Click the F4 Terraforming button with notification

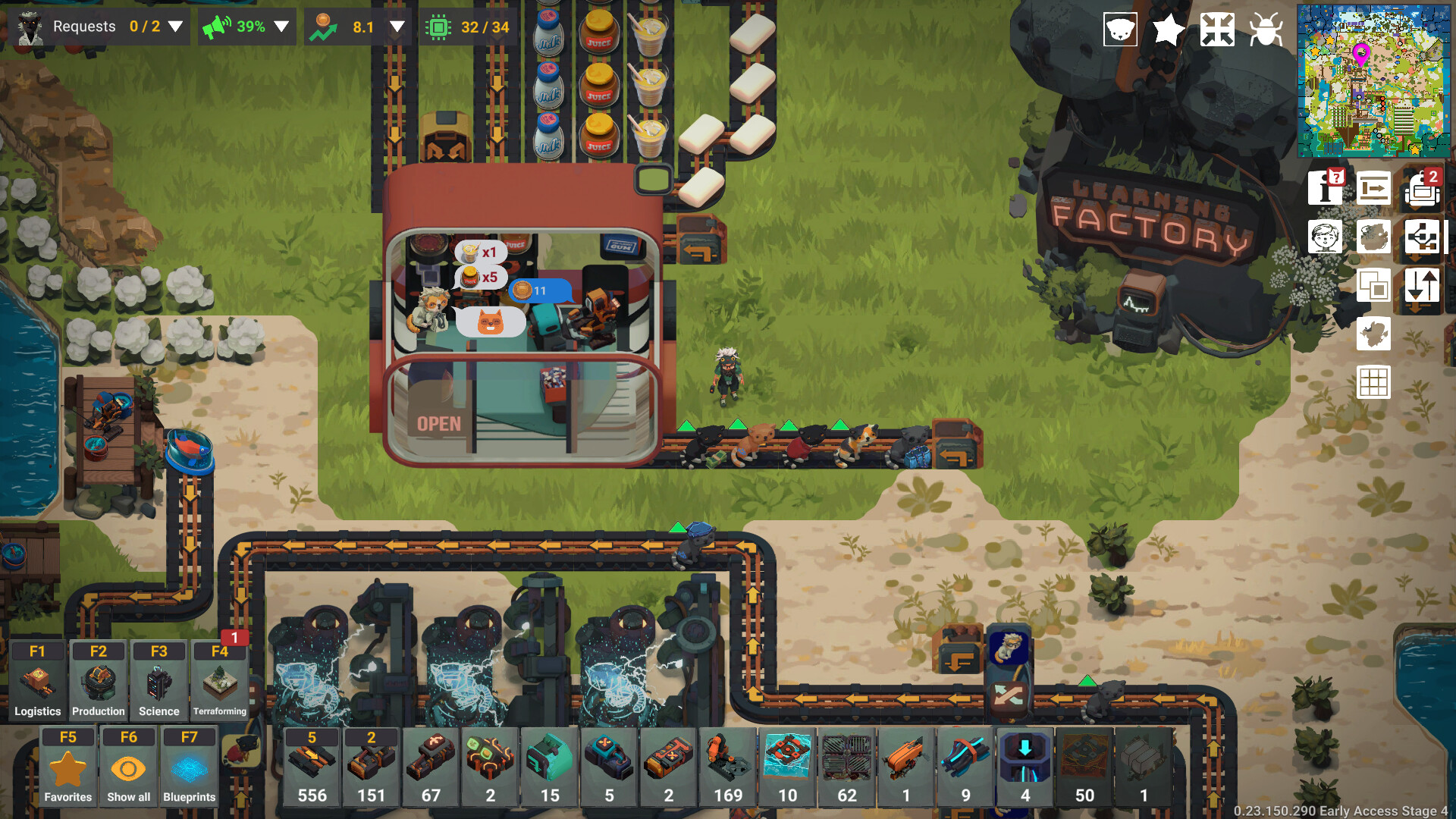pos(218,679)
